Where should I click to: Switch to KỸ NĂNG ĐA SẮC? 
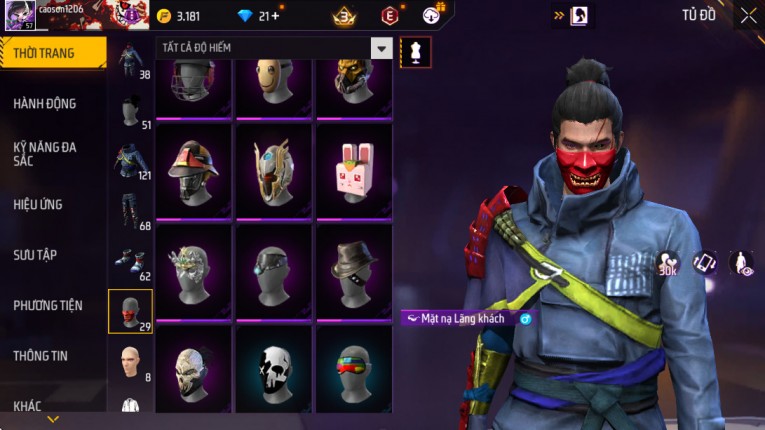(x=45, y=153)
